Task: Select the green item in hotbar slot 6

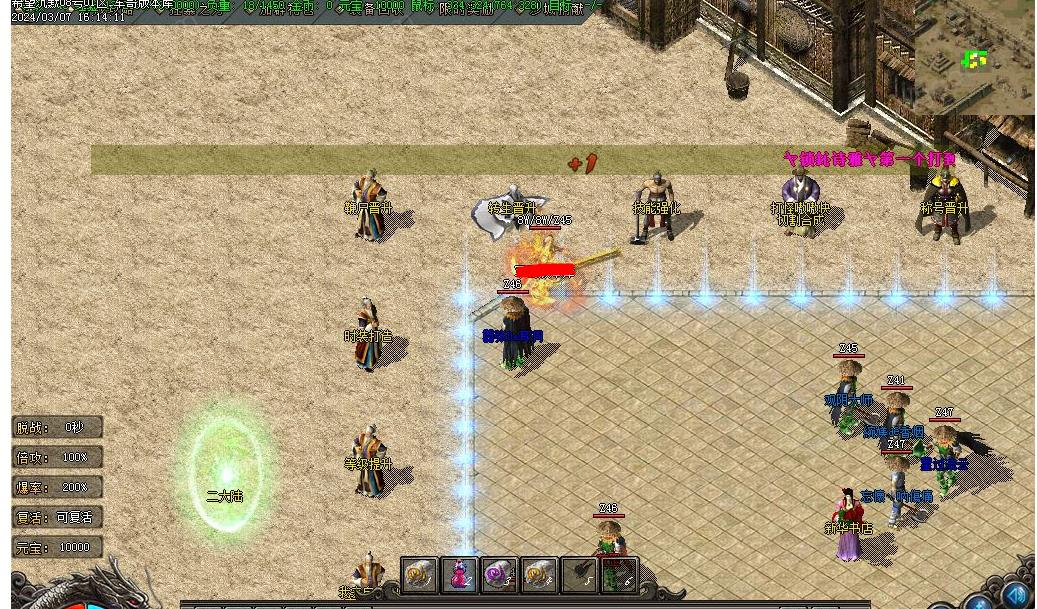Action: tap(619, 575)
